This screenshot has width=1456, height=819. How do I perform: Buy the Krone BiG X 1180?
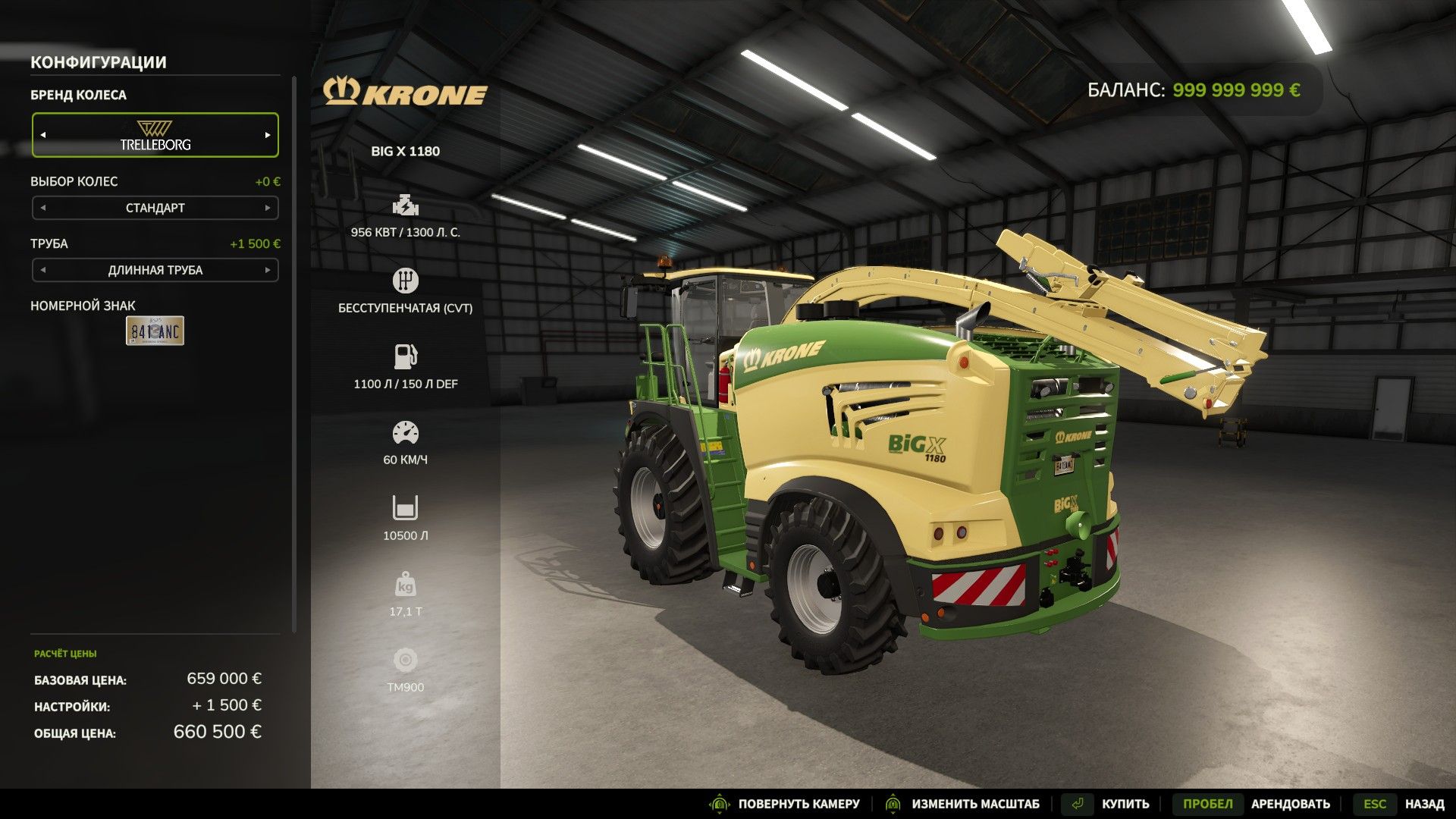coord(1125,804)
